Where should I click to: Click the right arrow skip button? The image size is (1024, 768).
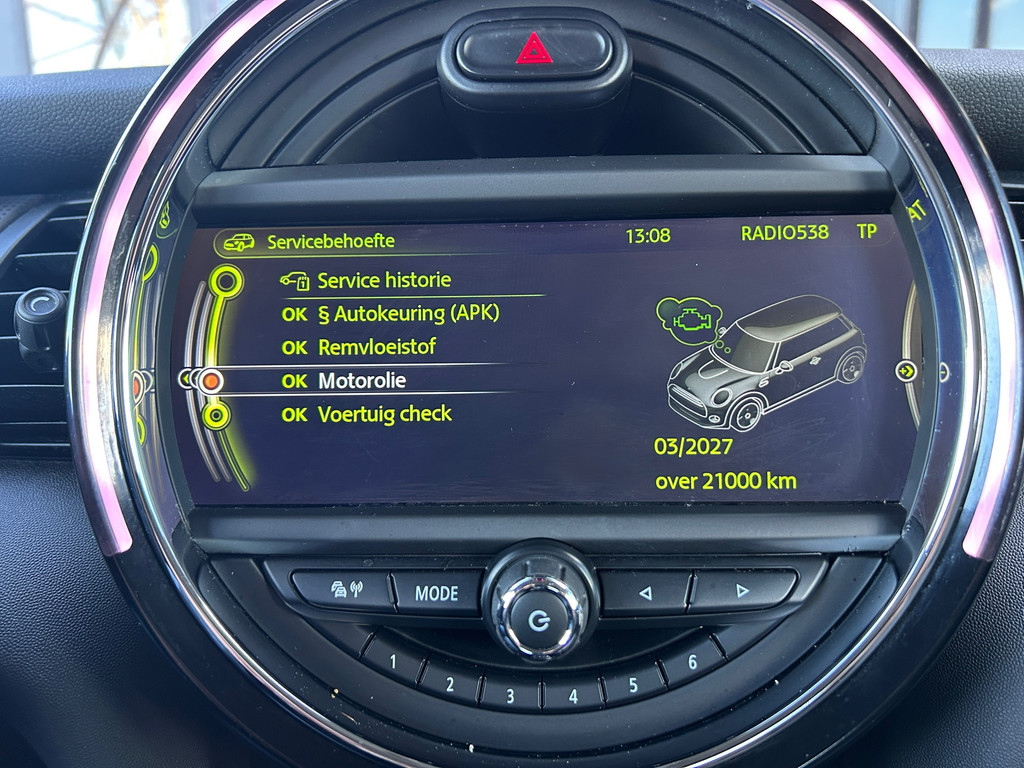coord(742,591)
